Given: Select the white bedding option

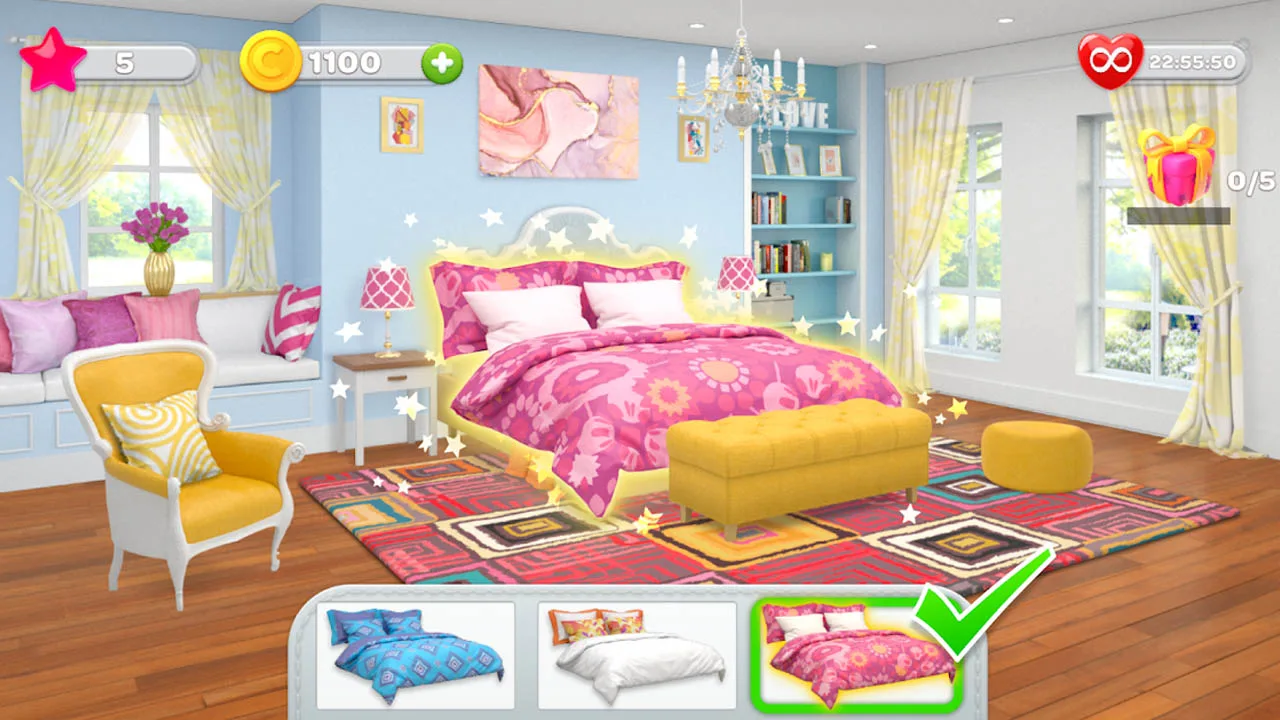Looking at the screenshot, I should tap(635, 655).
